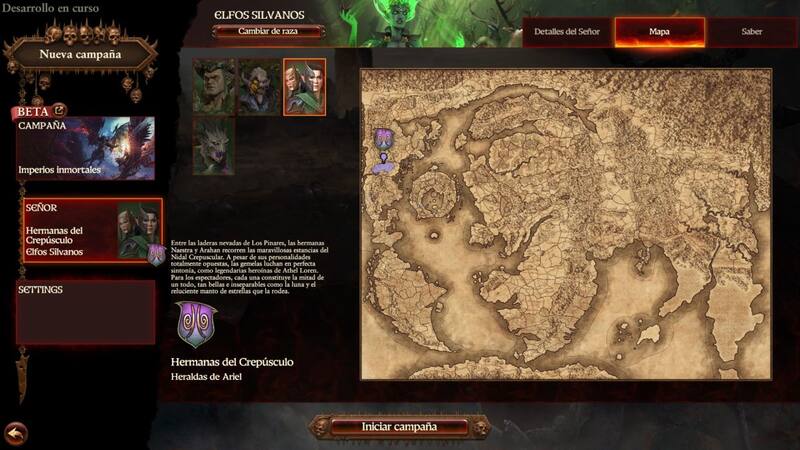The image size is (800, 450).
Task: Open the Campaña Imperios inmortales panel
Action: point(85,149)
